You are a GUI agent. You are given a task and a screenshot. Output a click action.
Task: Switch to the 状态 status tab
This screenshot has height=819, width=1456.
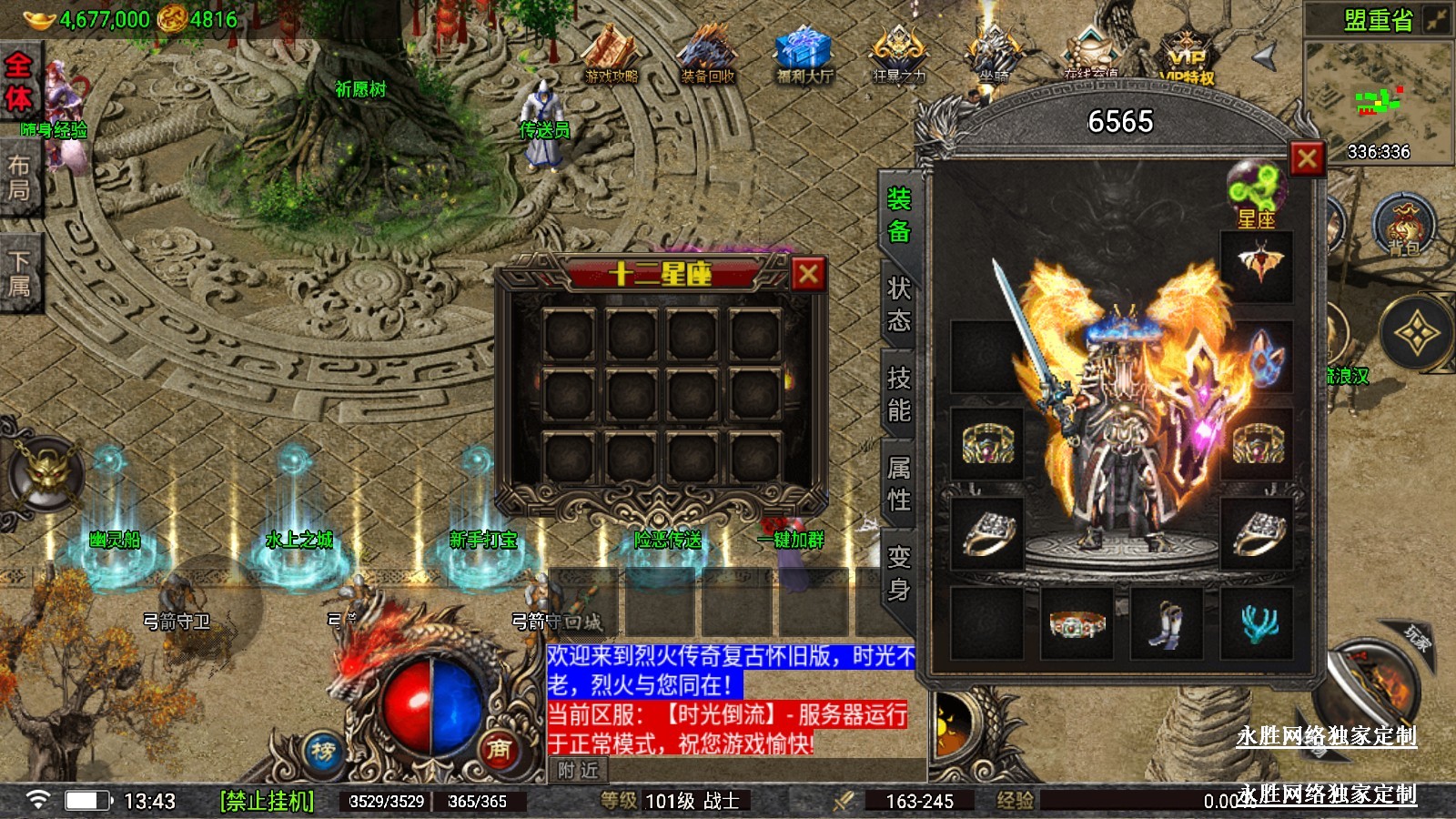click(899, 304)
